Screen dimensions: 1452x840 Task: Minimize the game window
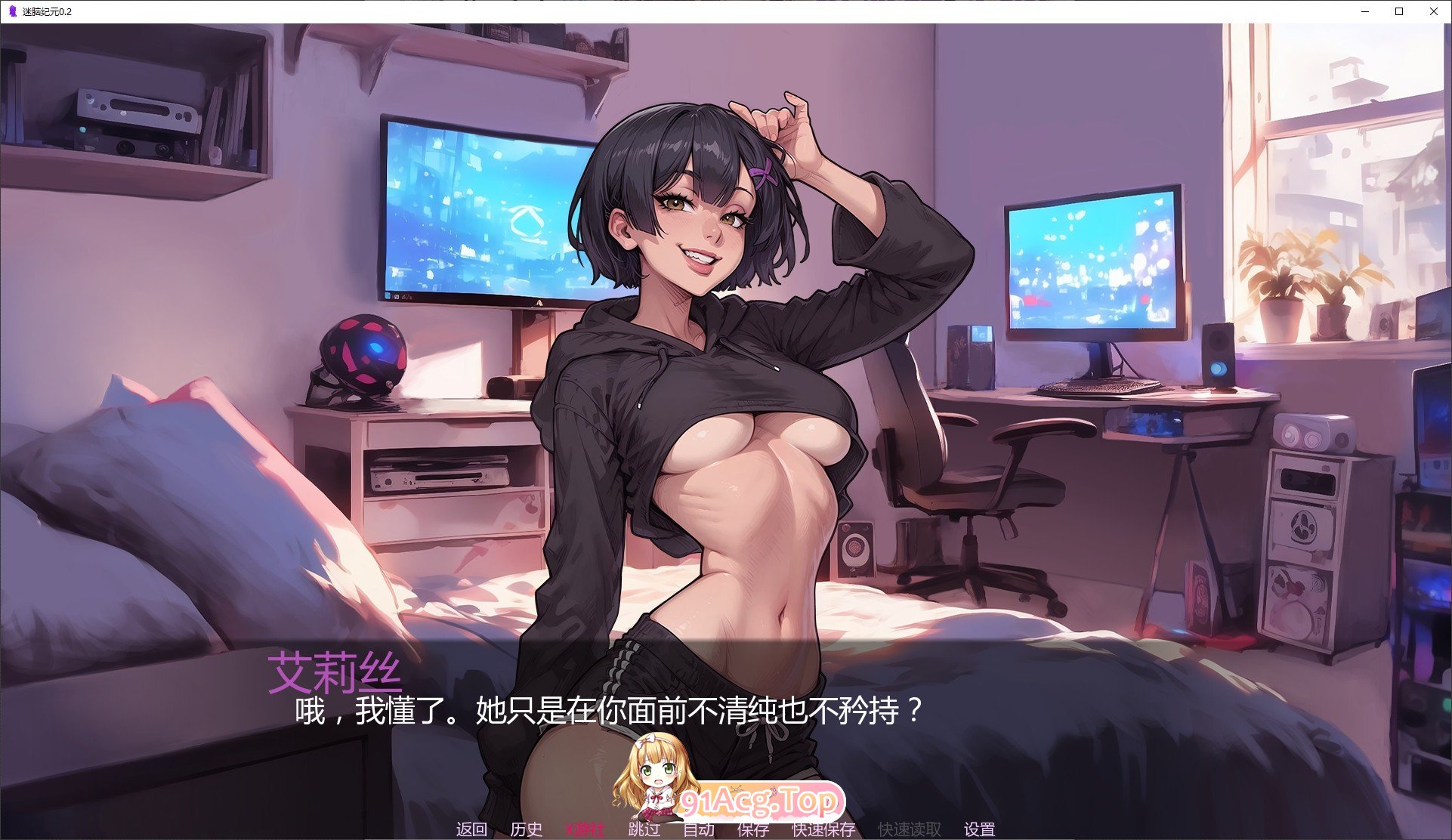point(1364,12)
